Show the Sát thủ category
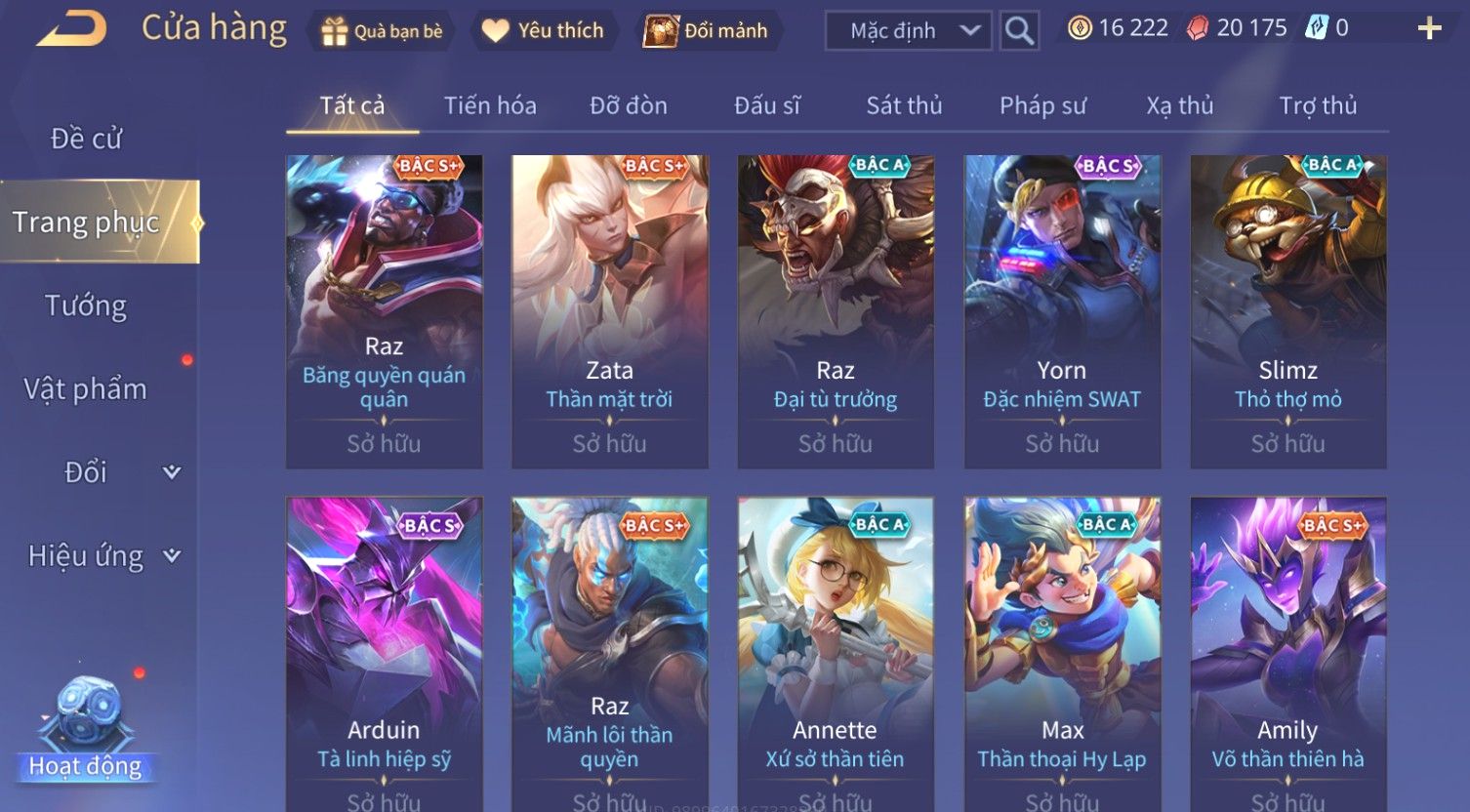Screen dimensions: 1470x812 [904, 105]
